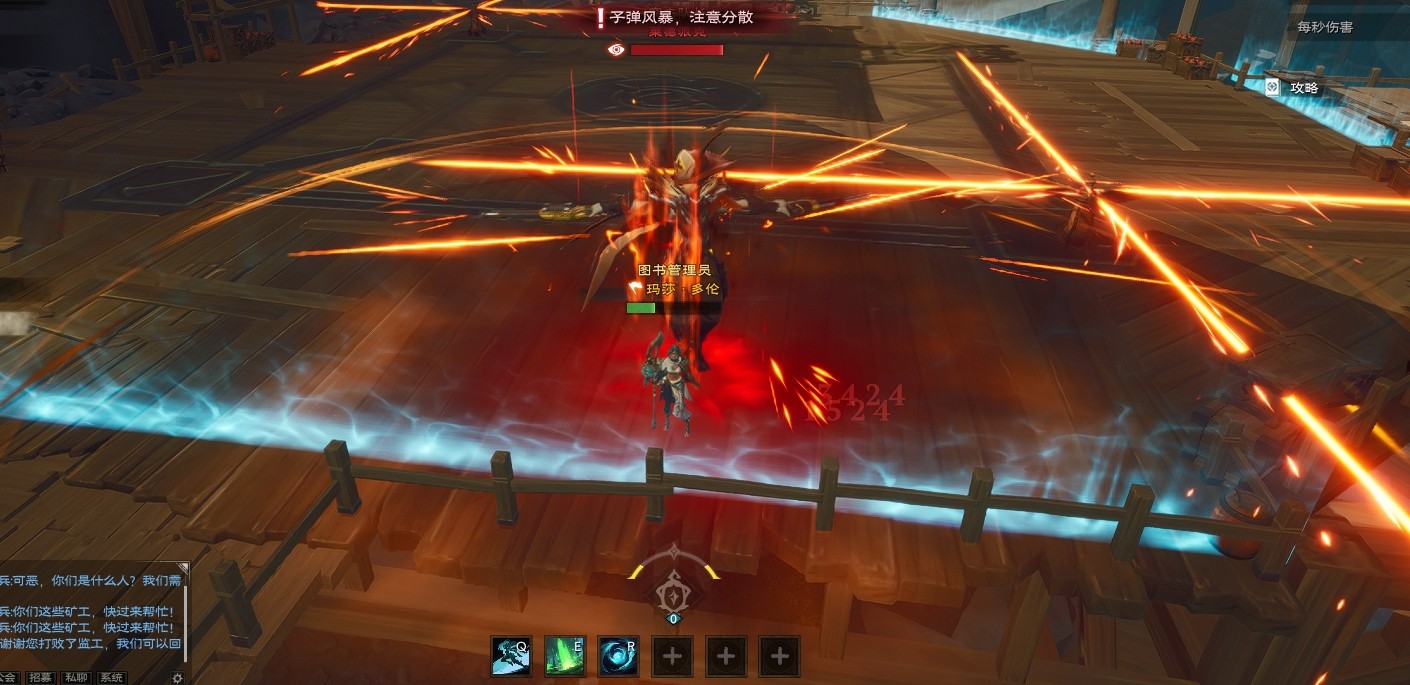Viewport: 1410px width, 685px height.
Task: Select the boss eye target marker
Action: tap(616, 49)
